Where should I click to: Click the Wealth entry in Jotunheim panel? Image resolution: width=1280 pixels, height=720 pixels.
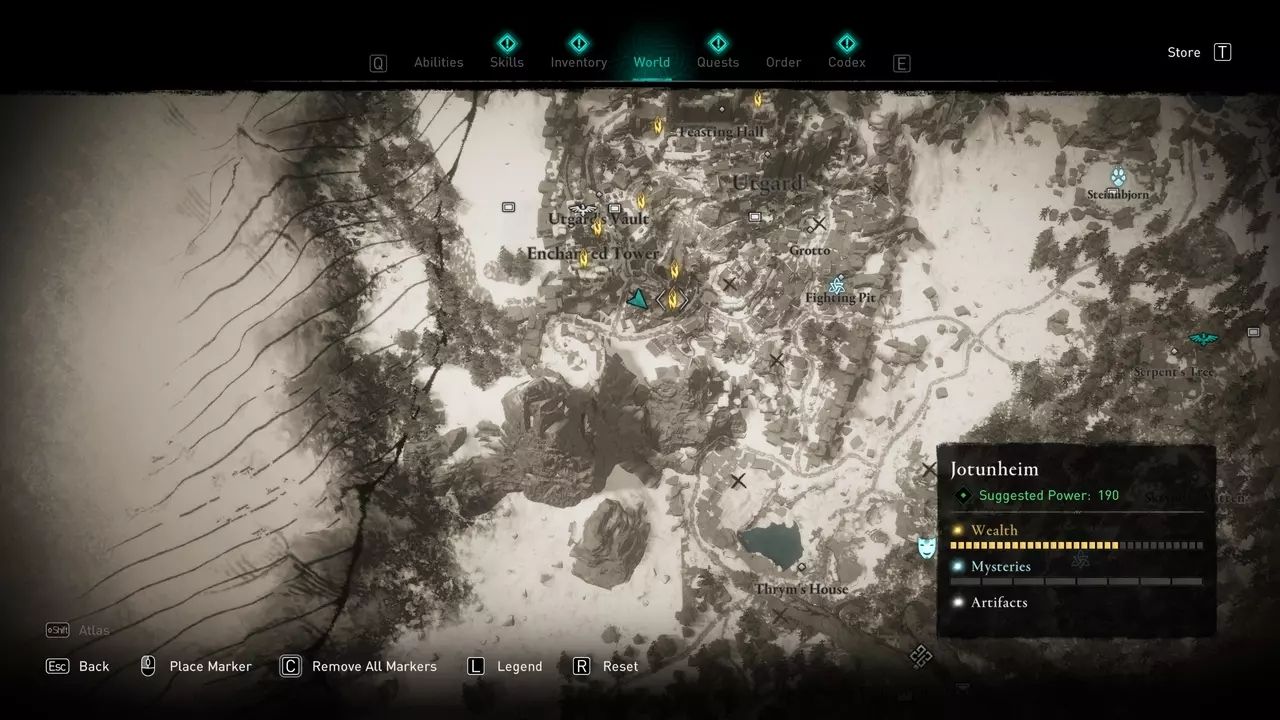[994, 530]
